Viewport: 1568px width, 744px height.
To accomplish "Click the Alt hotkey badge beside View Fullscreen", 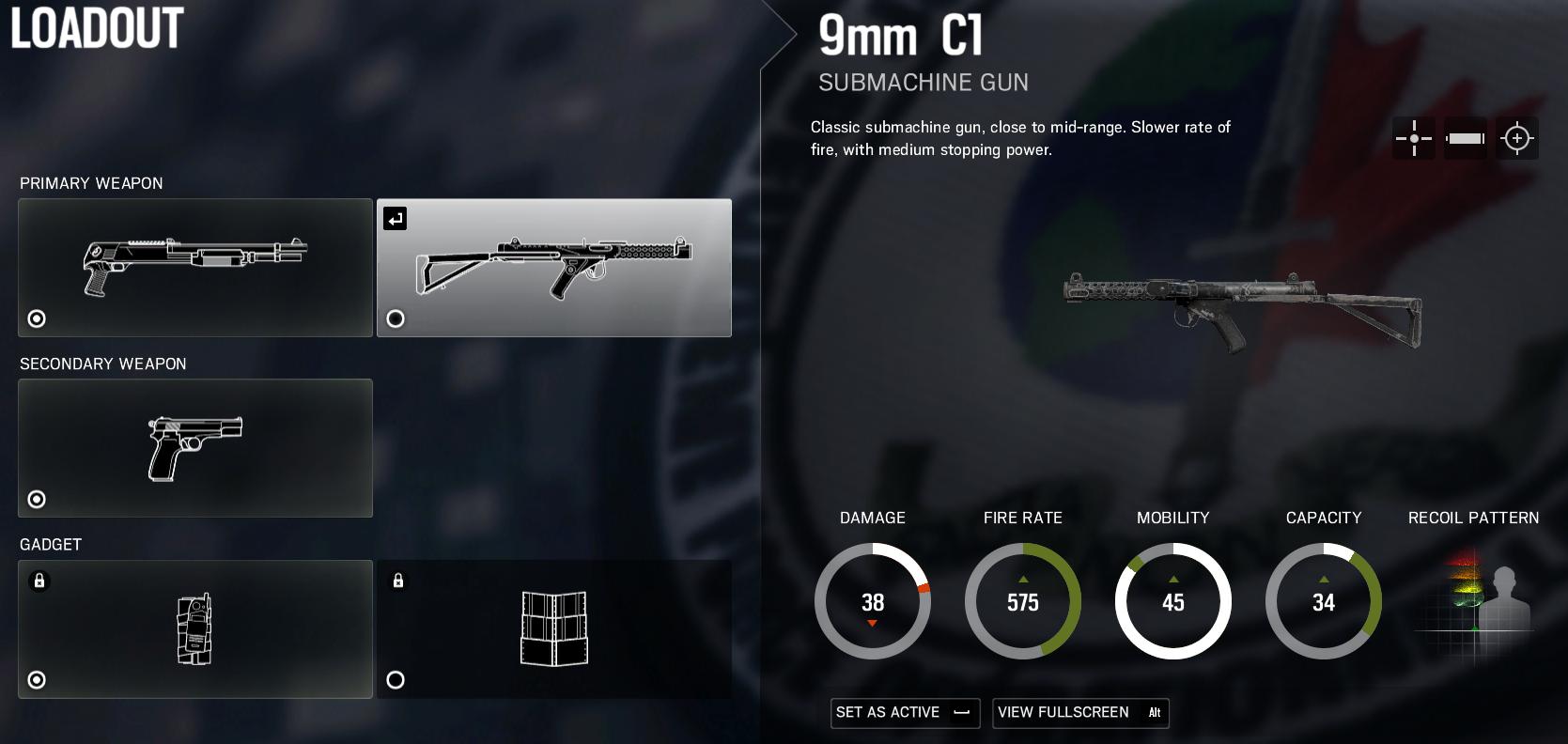I will tap(1153, 713).
